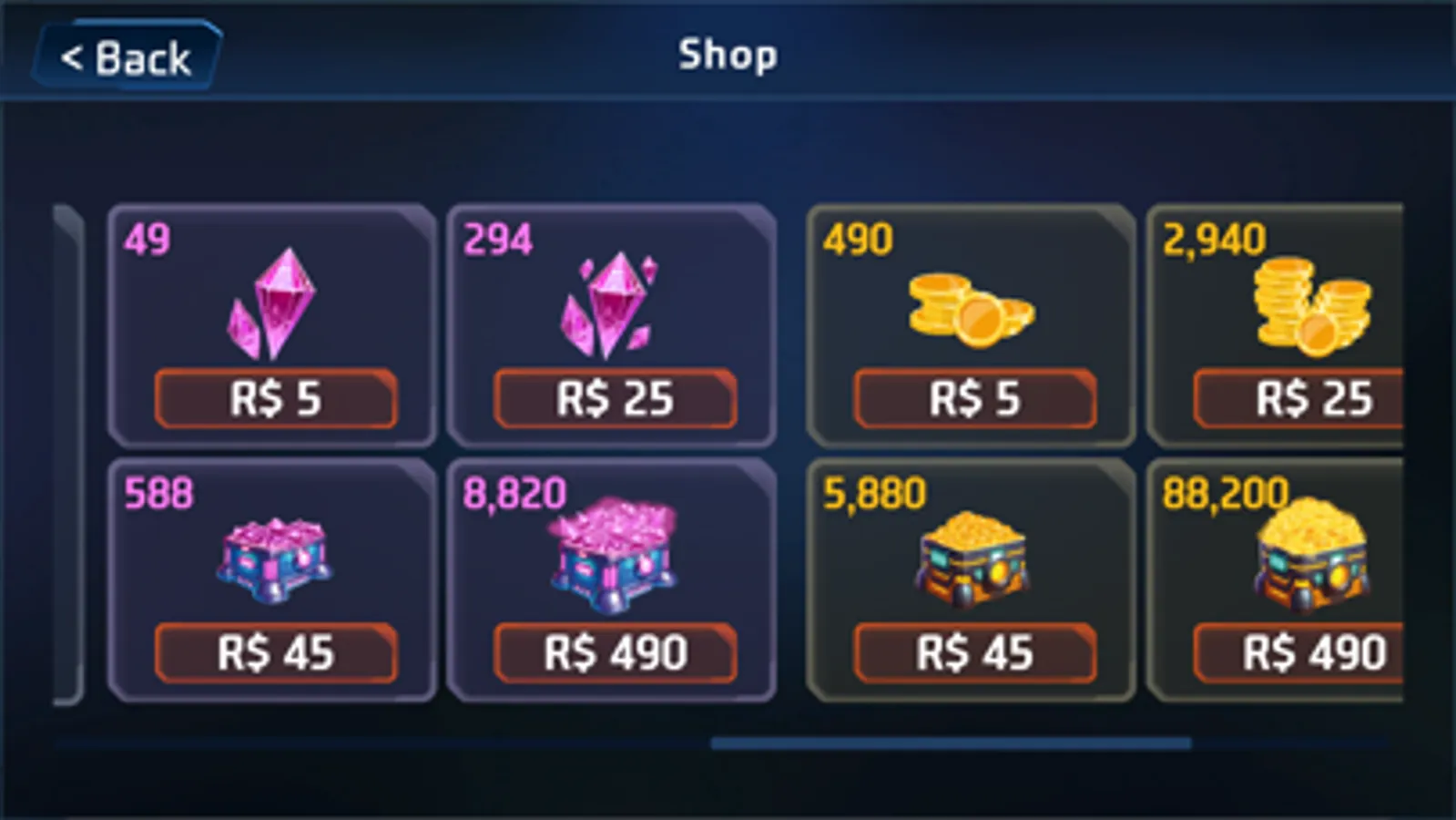This screenshot has width=1456, height=820.
Task: Select the 588 crystal chest icon
Action: pyautogui.click(x=273, y=560)
